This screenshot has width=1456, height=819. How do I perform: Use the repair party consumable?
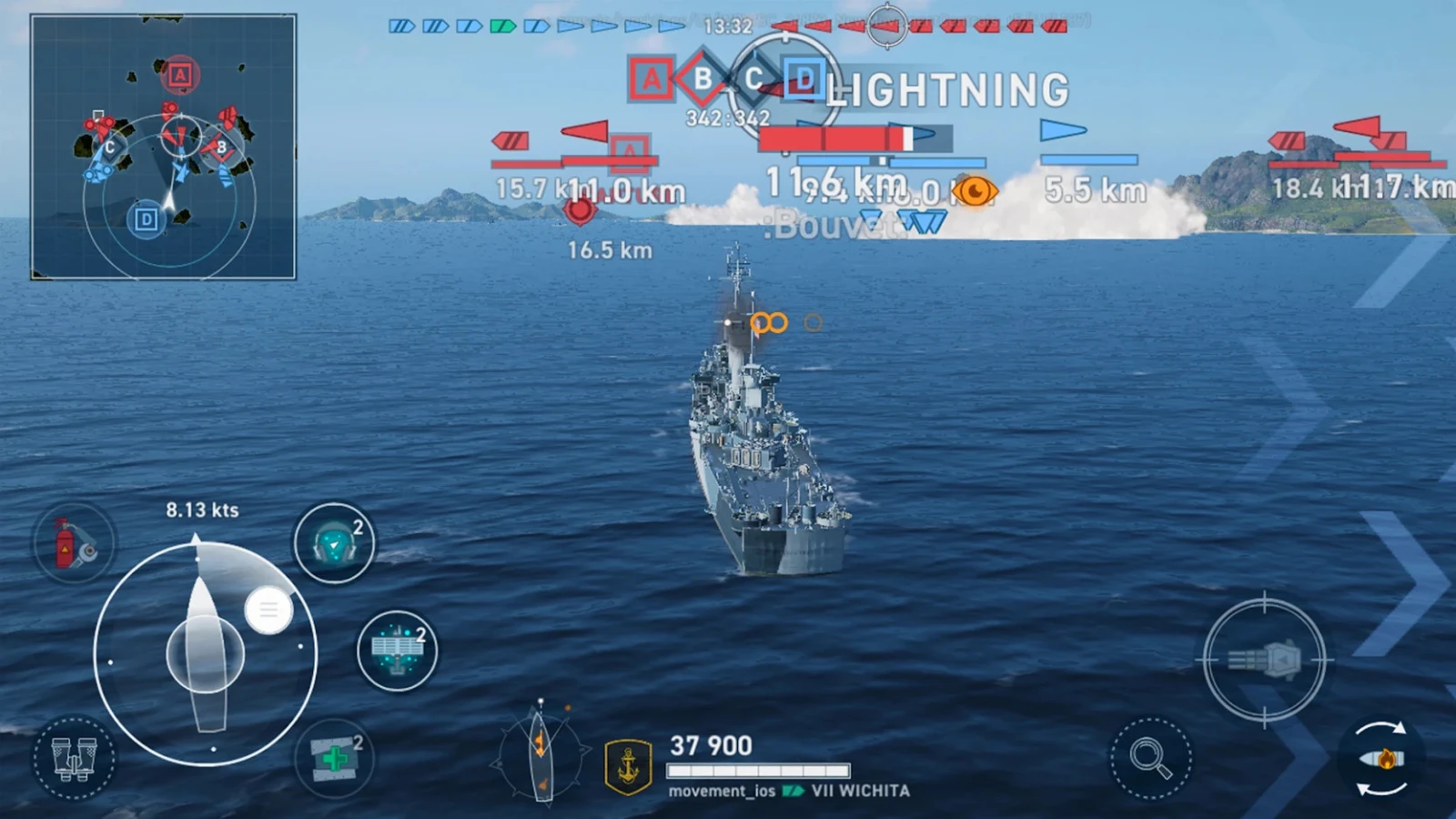click(334, 757)
